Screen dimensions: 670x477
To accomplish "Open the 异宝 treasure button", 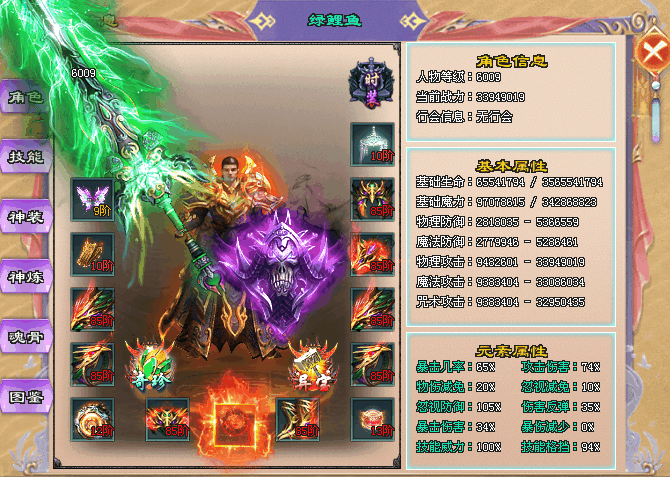I will click(308, 362).
